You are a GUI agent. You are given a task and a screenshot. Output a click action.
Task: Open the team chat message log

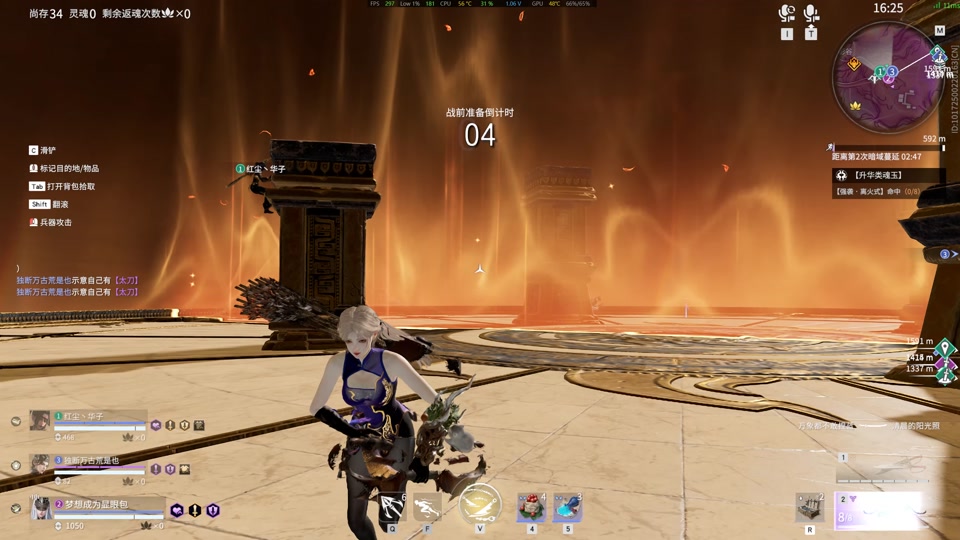click(76, 286)
